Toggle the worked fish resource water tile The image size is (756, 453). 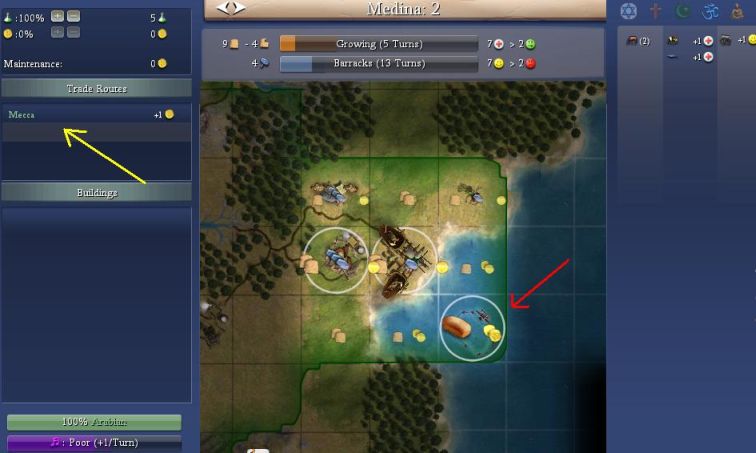point(472,327)
